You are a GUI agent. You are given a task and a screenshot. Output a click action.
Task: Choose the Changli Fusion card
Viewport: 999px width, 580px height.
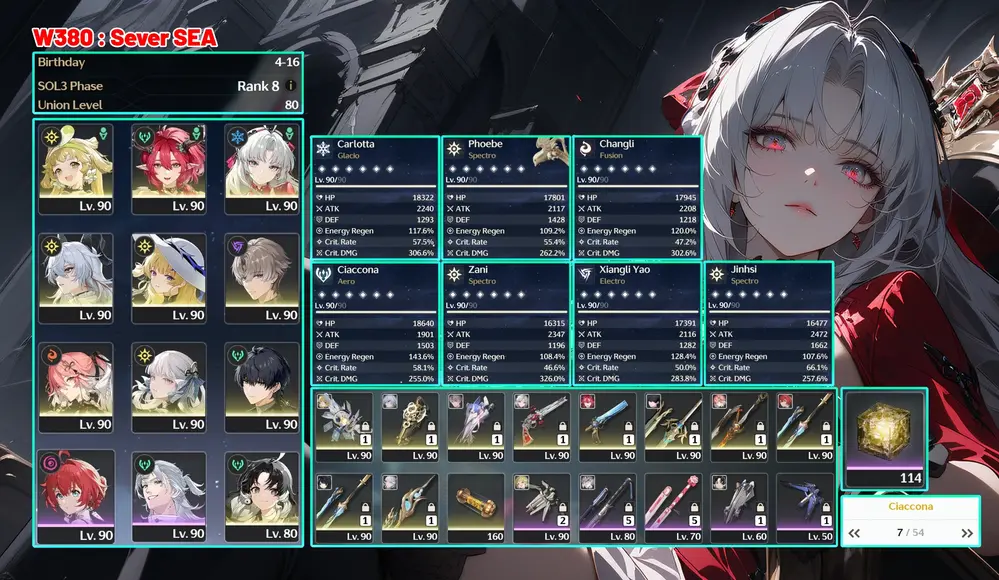[636, 197]
